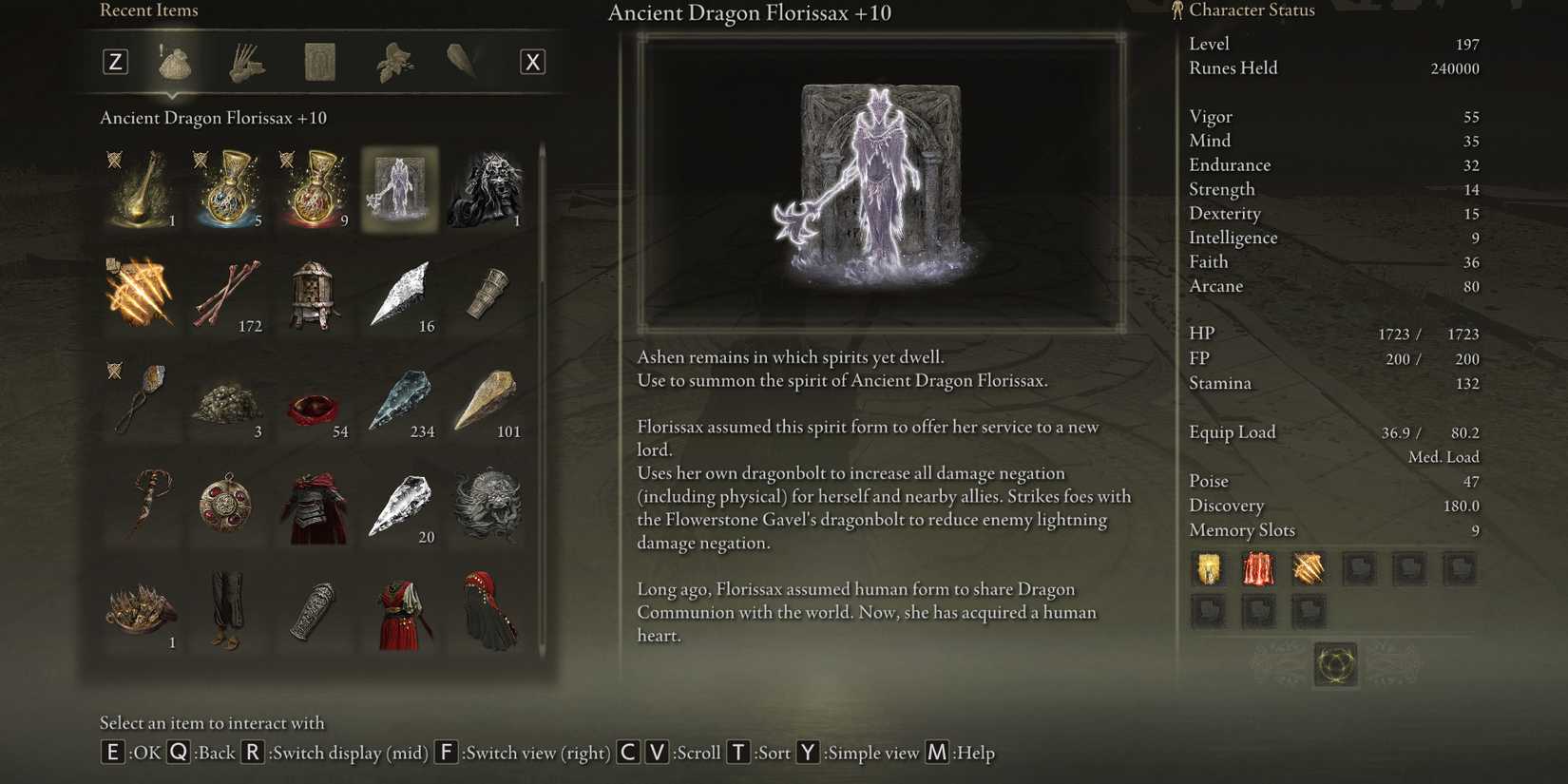This screenshot has height=784, width=1568.
Task: Select the arrows and bolts category icon
Action: pyautogui.click(x=245, y=62)
